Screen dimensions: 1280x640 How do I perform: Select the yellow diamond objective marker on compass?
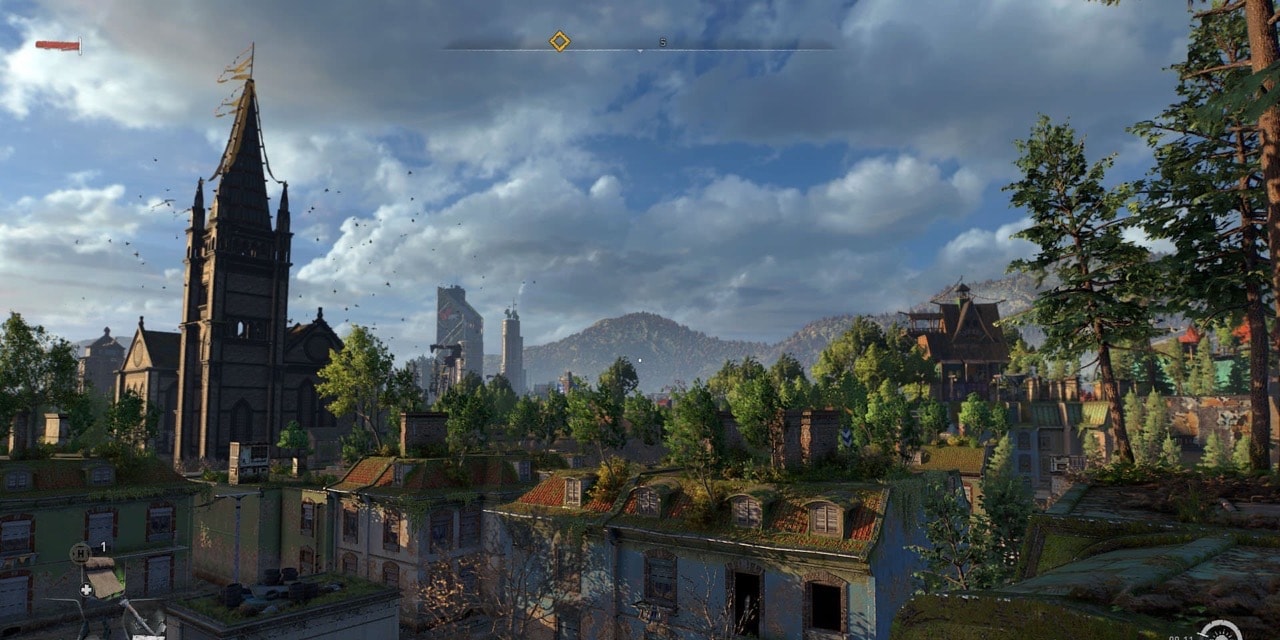click(559, 41)
